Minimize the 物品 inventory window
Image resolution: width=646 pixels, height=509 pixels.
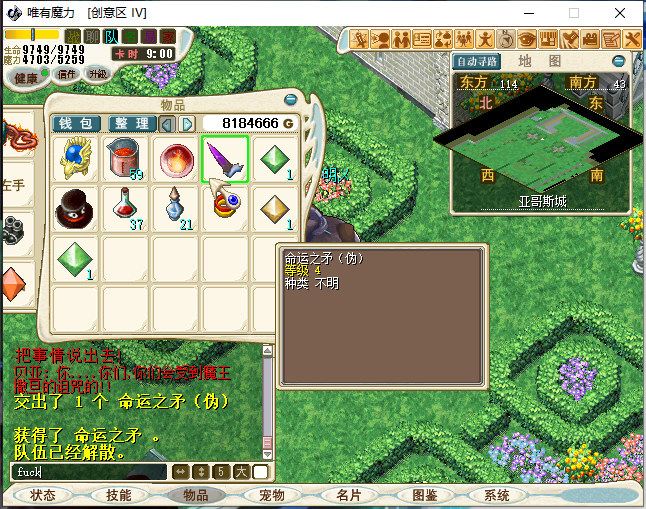point(290,99)
